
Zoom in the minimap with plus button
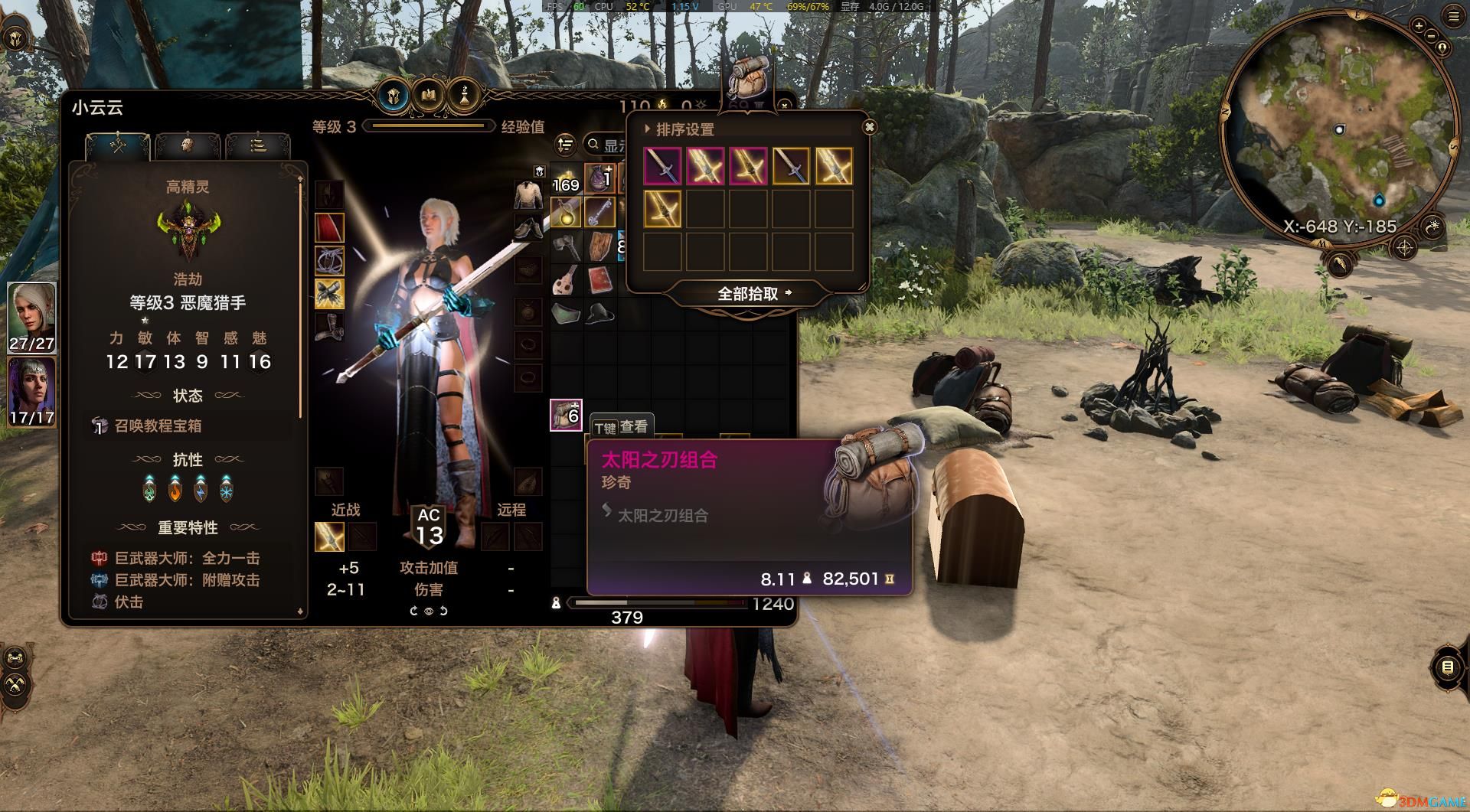[x=1419, y=25]
